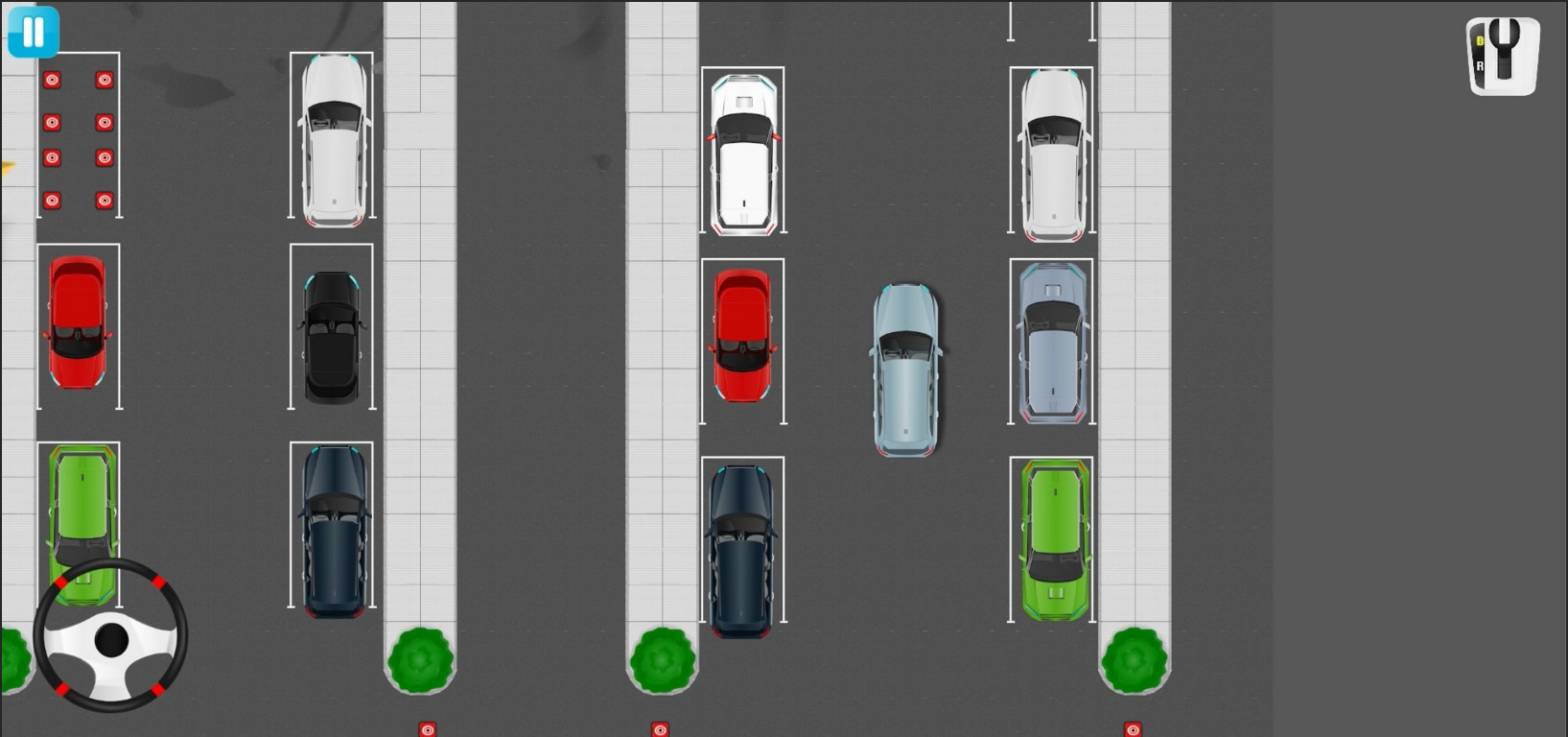Click the red target cone below the first sidewalk
The image size is (1568, 737).
click(x=428, y=728)
